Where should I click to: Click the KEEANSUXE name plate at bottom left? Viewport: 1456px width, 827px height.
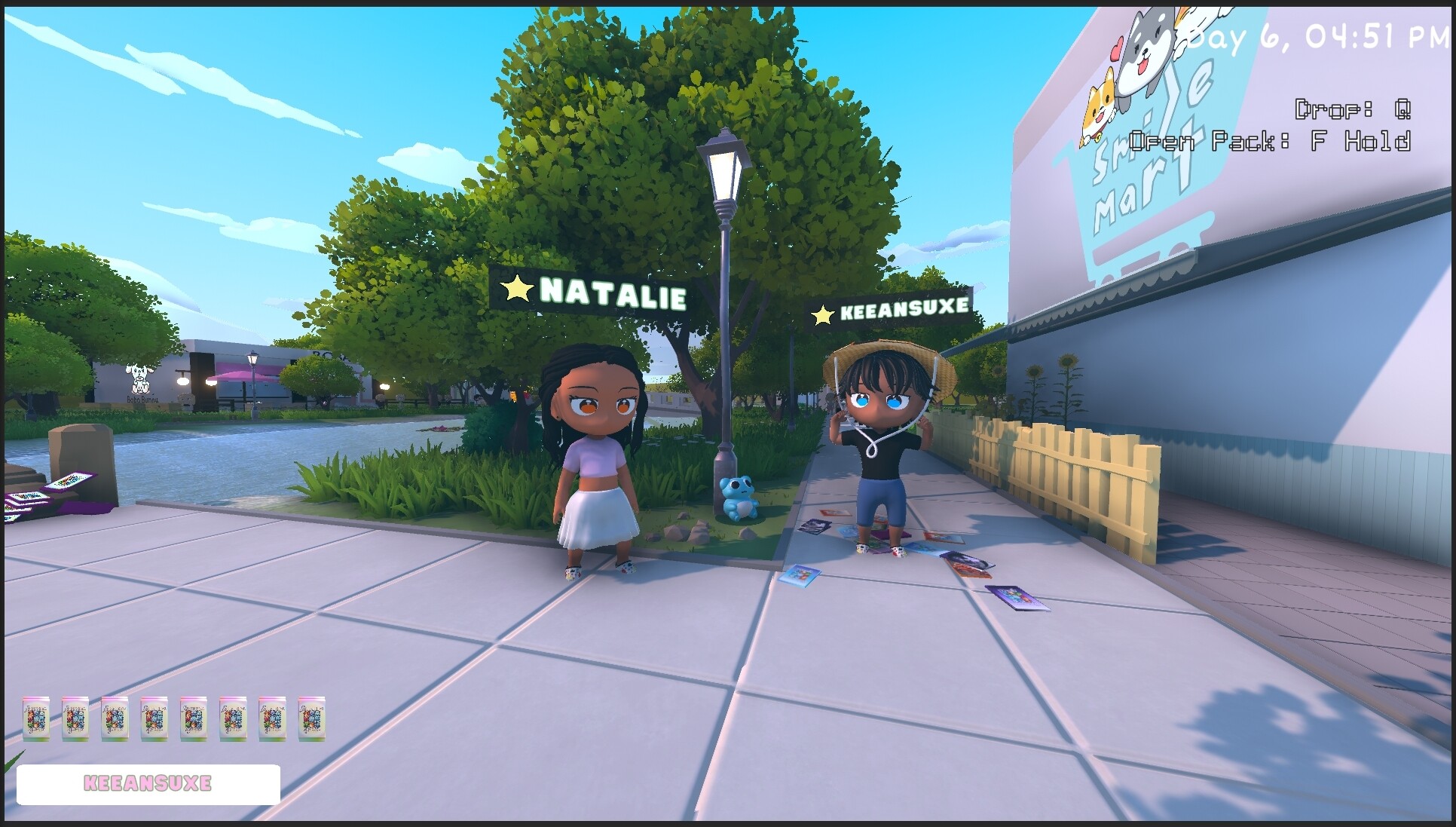pos(148,783)
